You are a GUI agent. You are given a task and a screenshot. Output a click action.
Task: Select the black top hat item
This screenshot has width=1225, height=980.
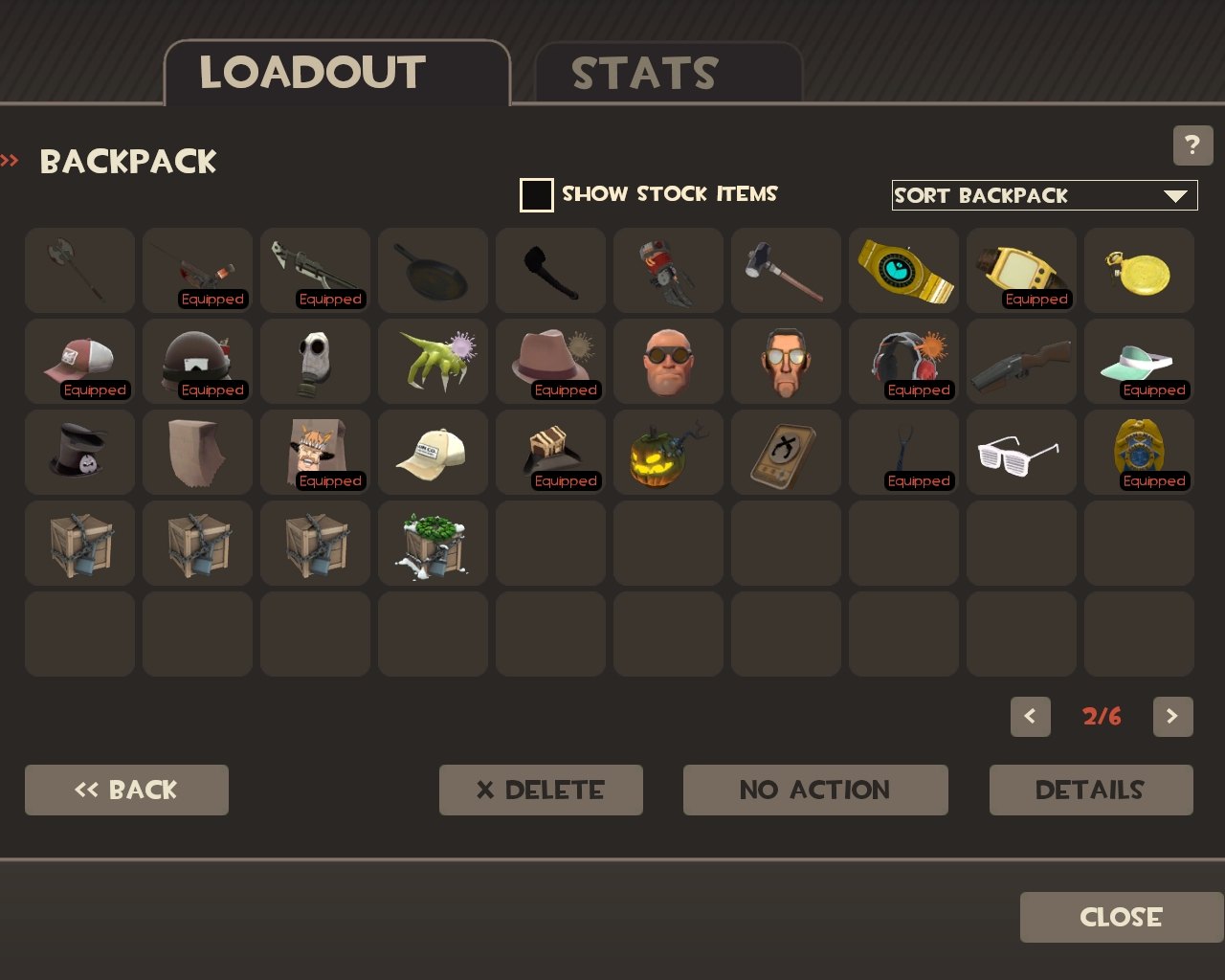click(x=79, y=453)
